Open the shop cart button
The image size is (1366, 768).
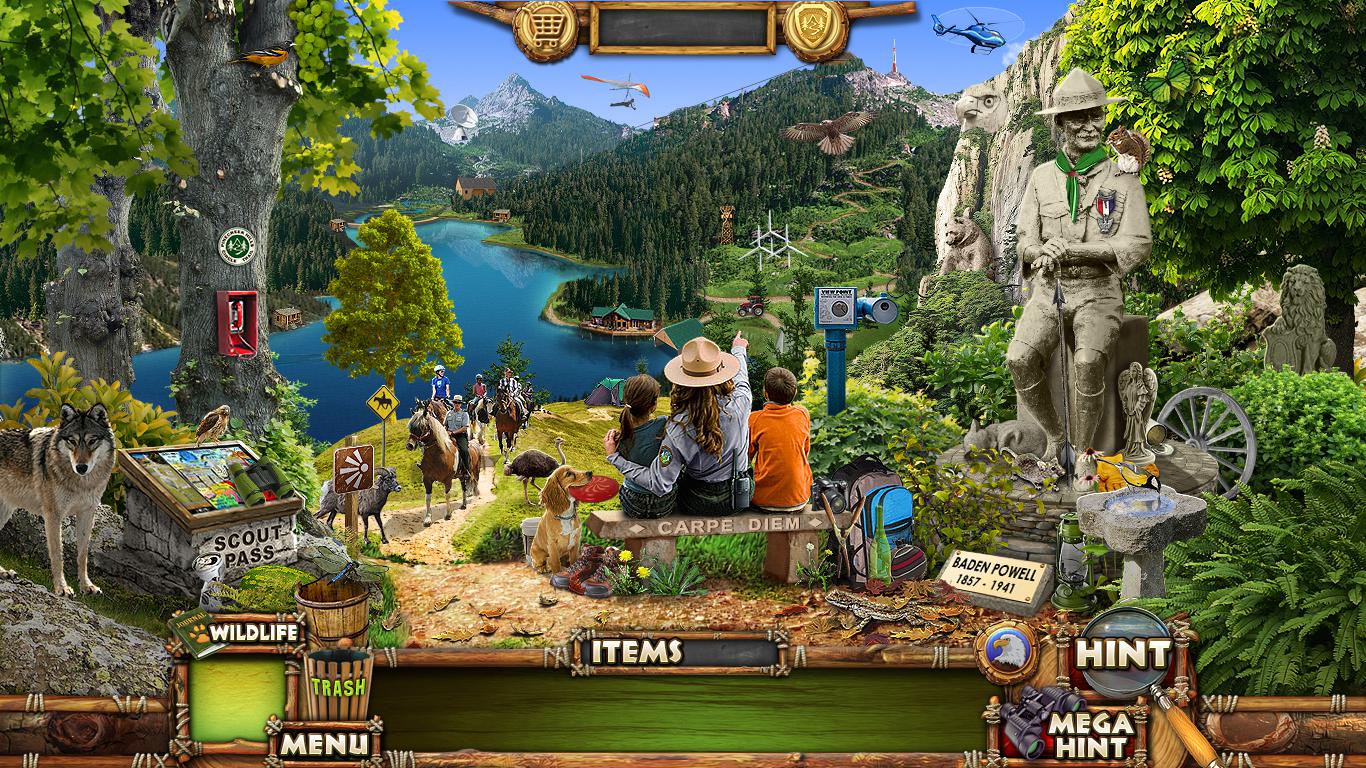coord(546,28)
